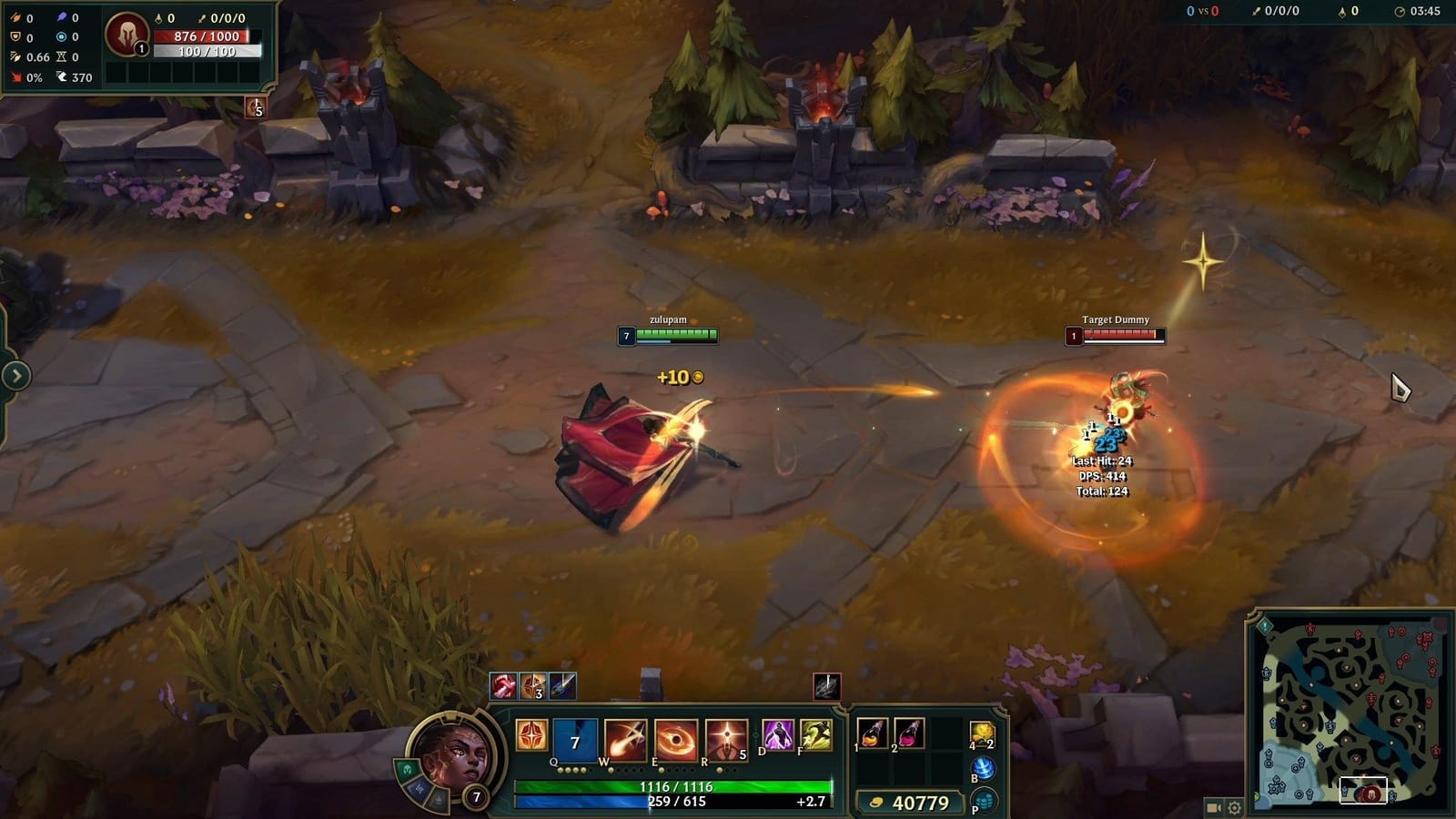
Task: Open the shop via the P icon
Action: [982, 803]
